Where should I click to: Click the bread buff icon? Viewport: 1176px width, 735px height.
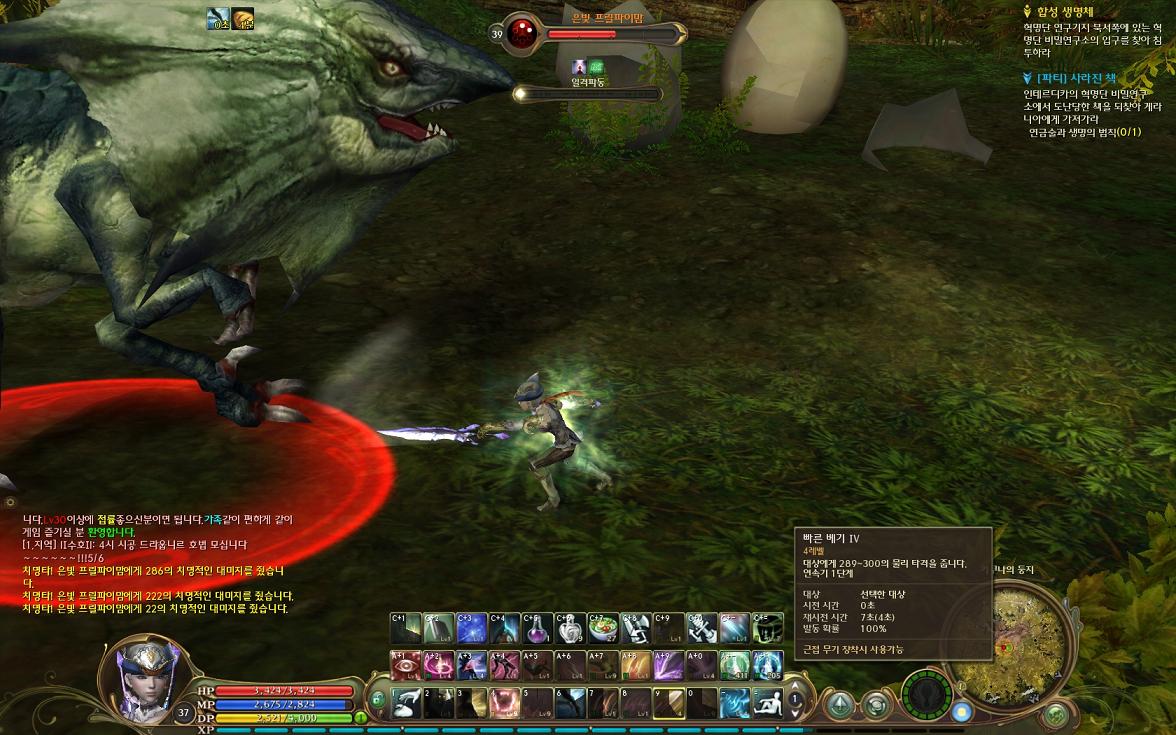(244, 20)
